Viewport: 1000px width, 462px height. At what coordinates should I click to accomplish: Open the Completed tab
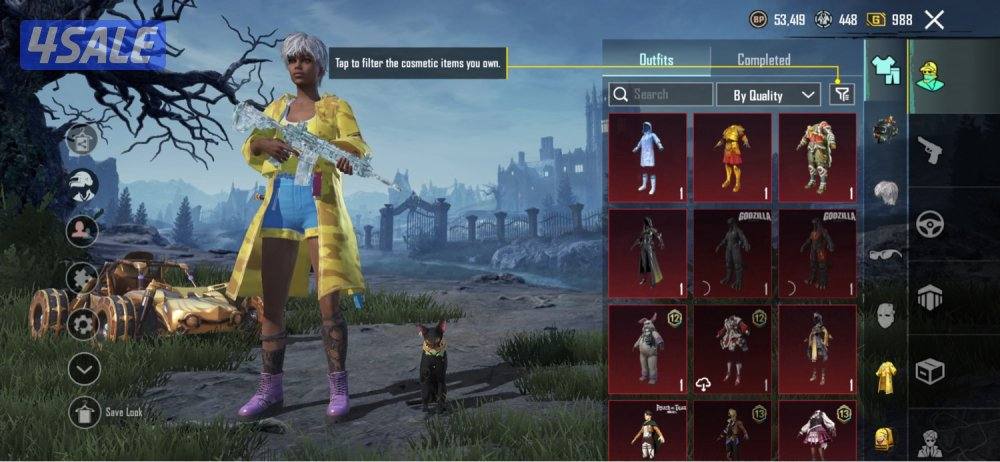(x=764, y=60)
